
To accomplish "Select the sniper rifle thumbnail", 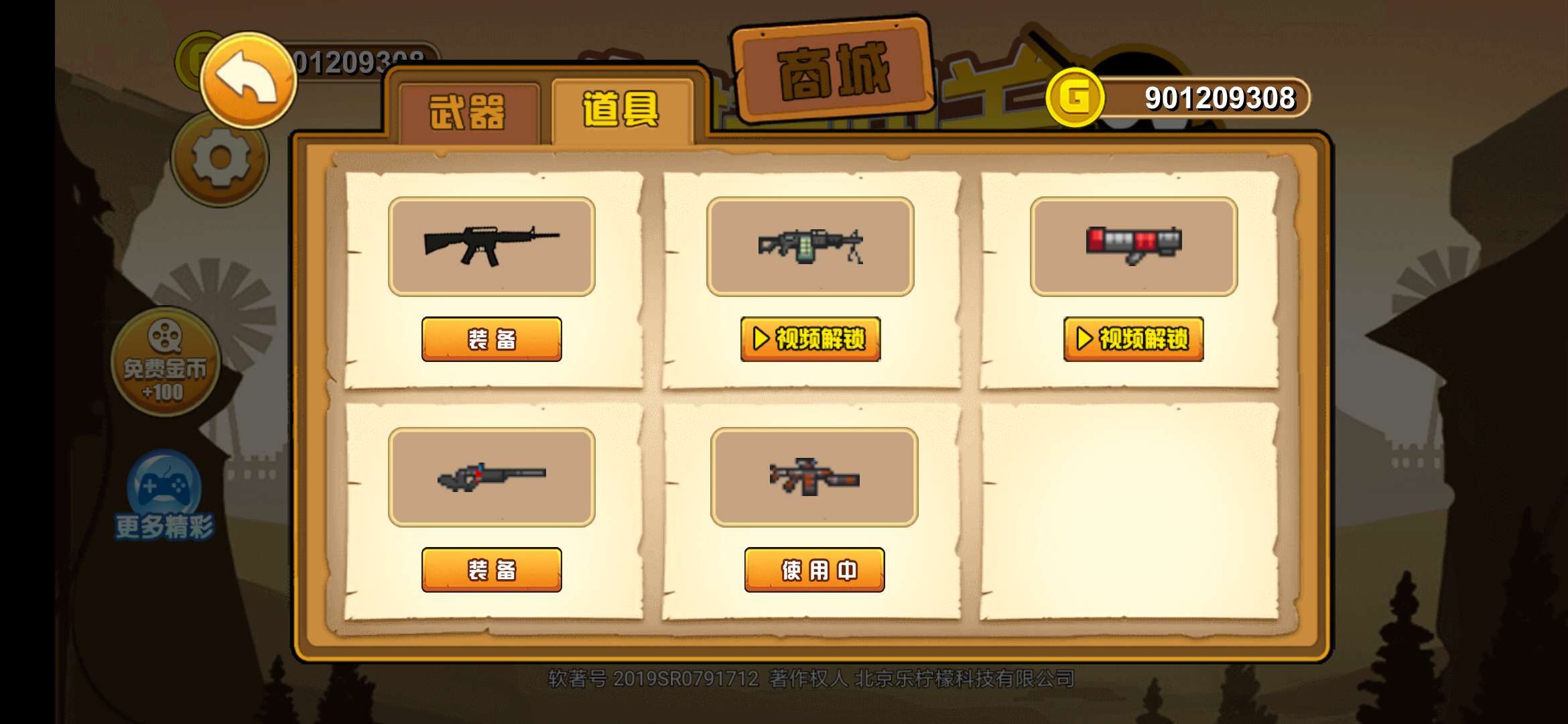I will coord(491,476).
